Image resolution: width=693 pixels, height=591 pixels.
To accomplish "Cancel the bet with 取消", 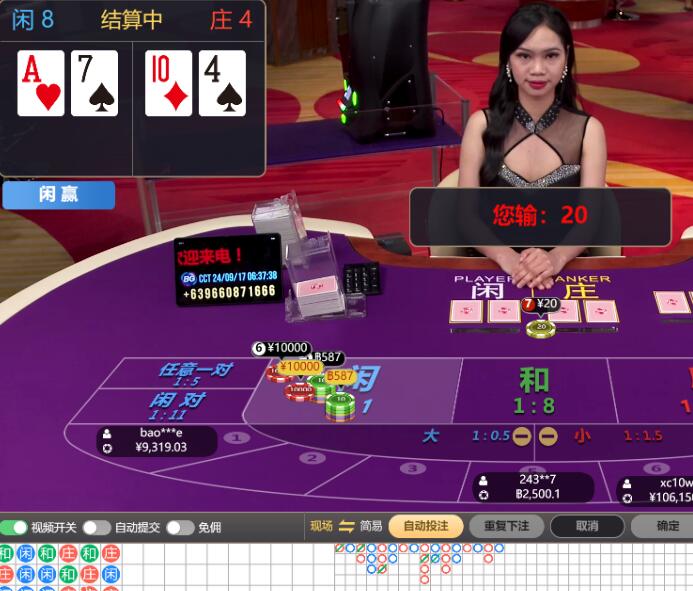I will tap(586, 526).
